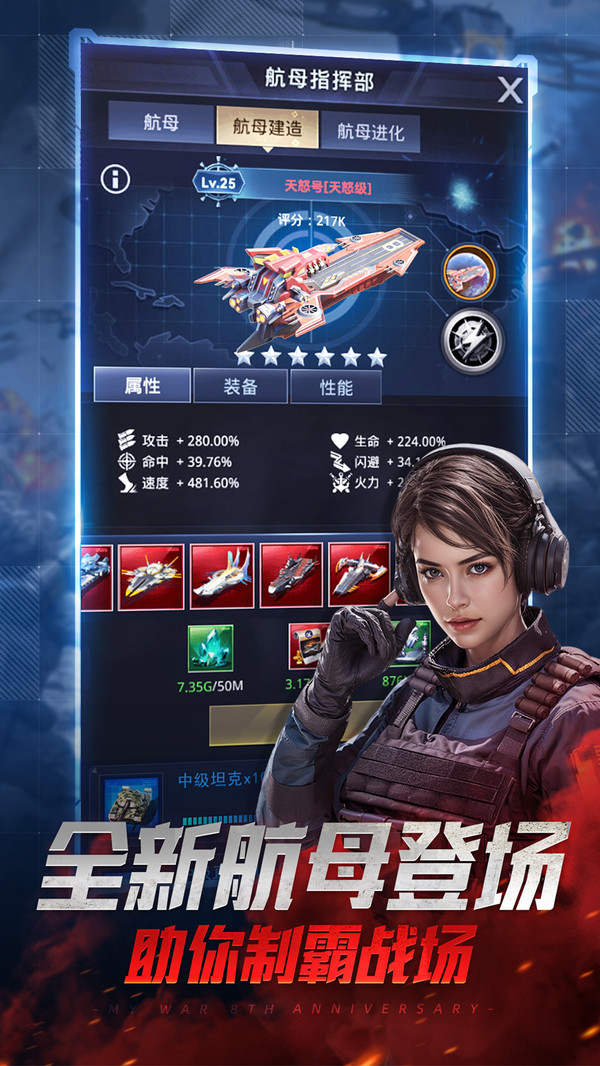
Task: Switch to the 装备 tab
Action: click(239, 387)
